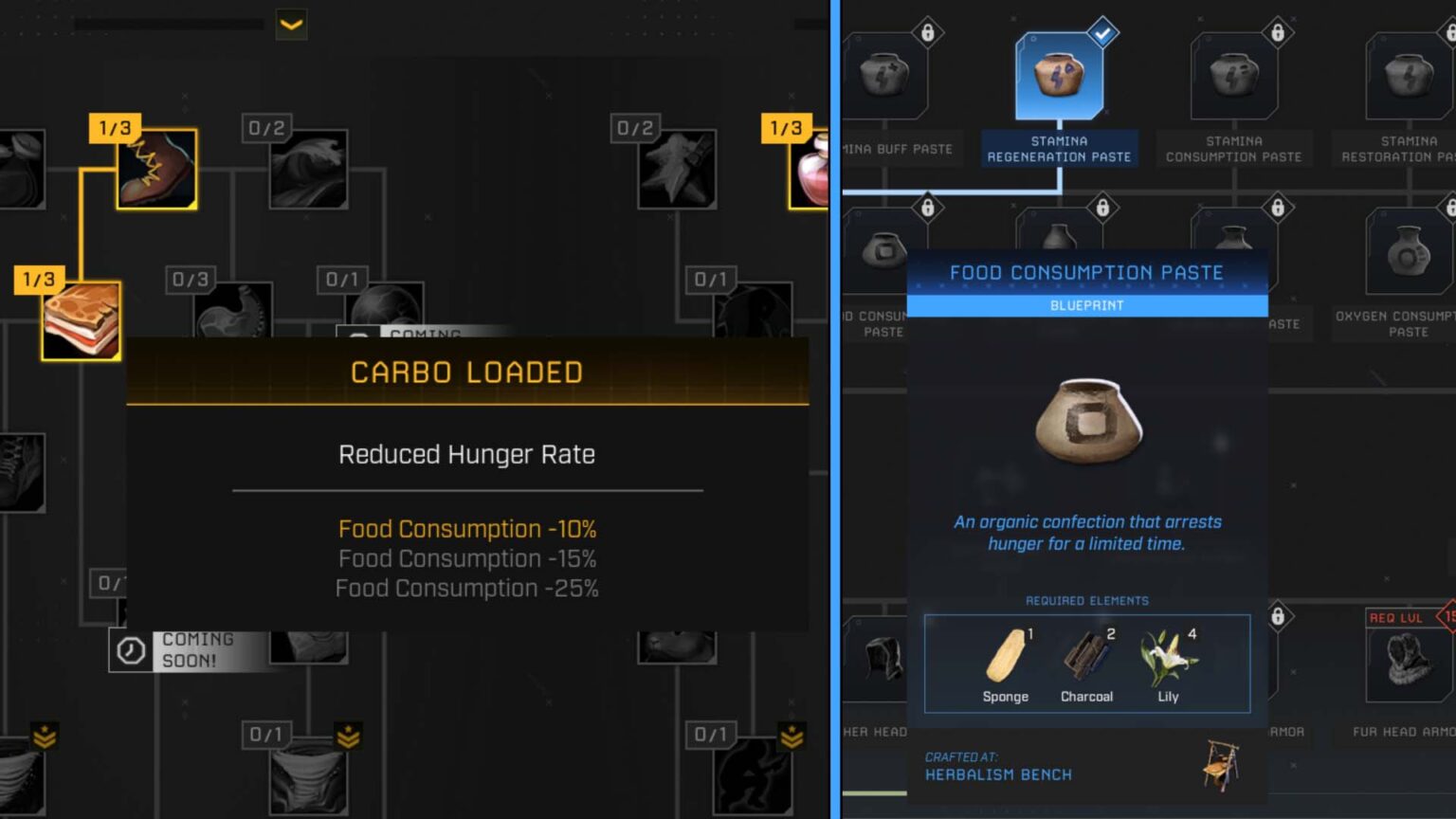Screen dimensions: 1456x819
Task: Select the Oxygen Consumption Paste icon
Action: click(1410, 251)
